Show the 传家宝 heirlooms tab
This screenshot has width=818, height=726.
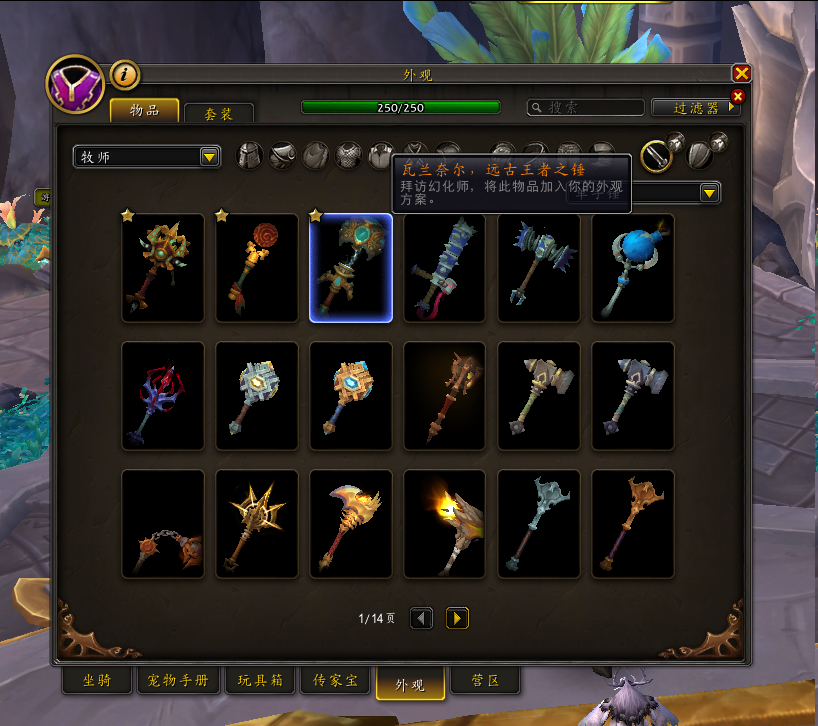335,681
